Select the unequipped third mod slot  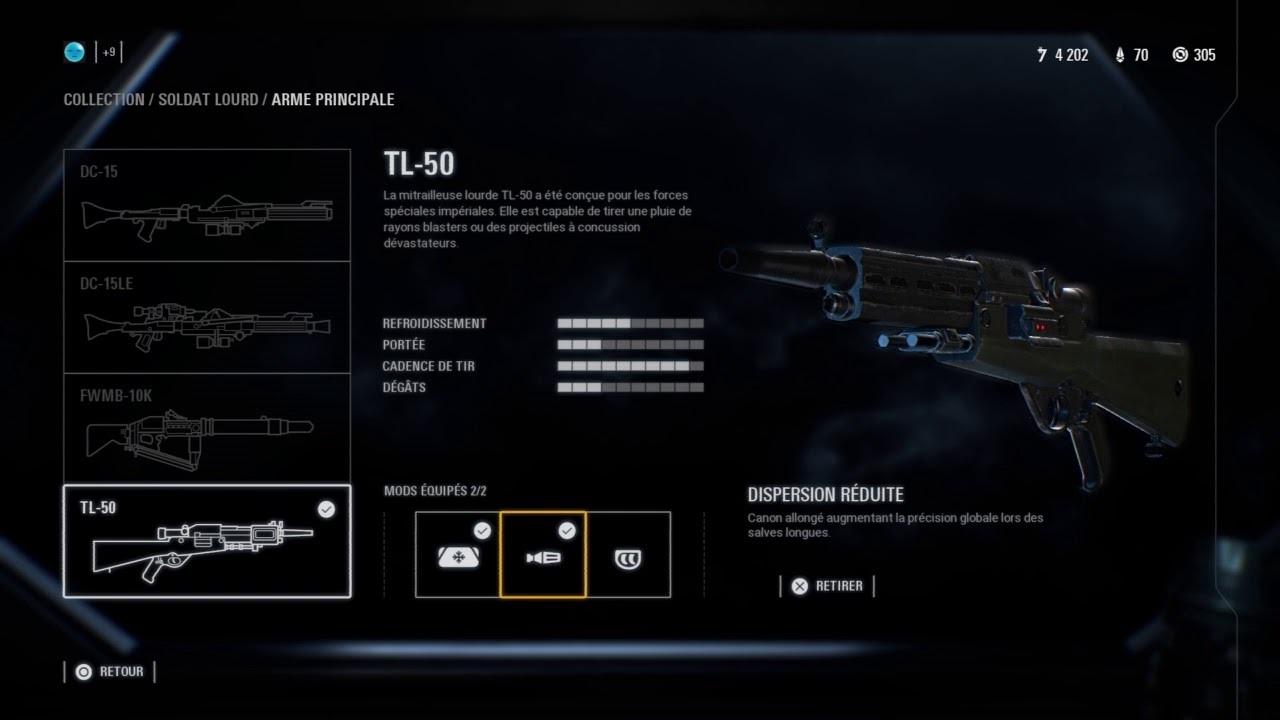[x=628, y=555]
